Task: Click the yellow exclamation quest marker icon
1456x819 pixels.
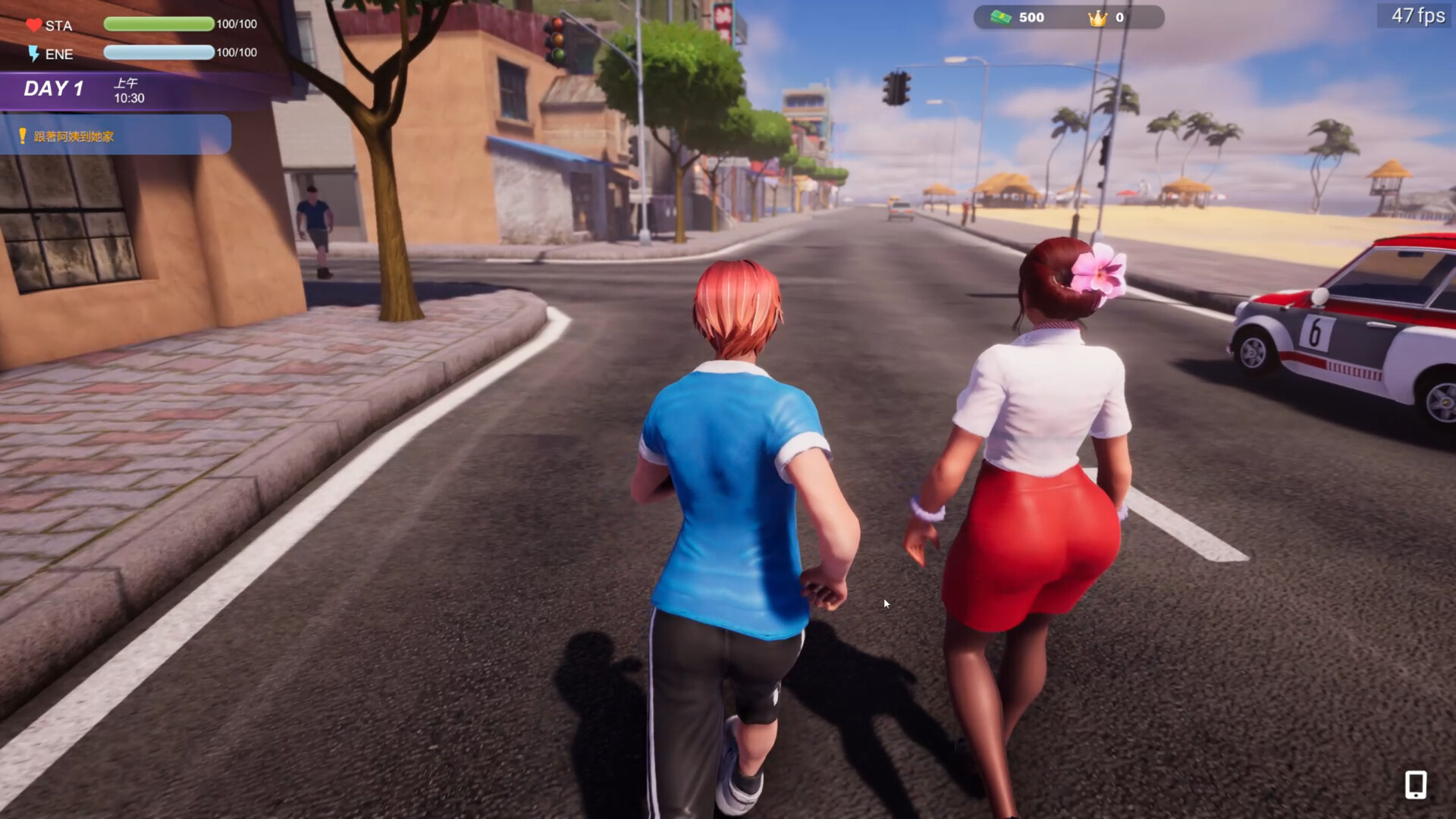Action: (x=20, y=136)
